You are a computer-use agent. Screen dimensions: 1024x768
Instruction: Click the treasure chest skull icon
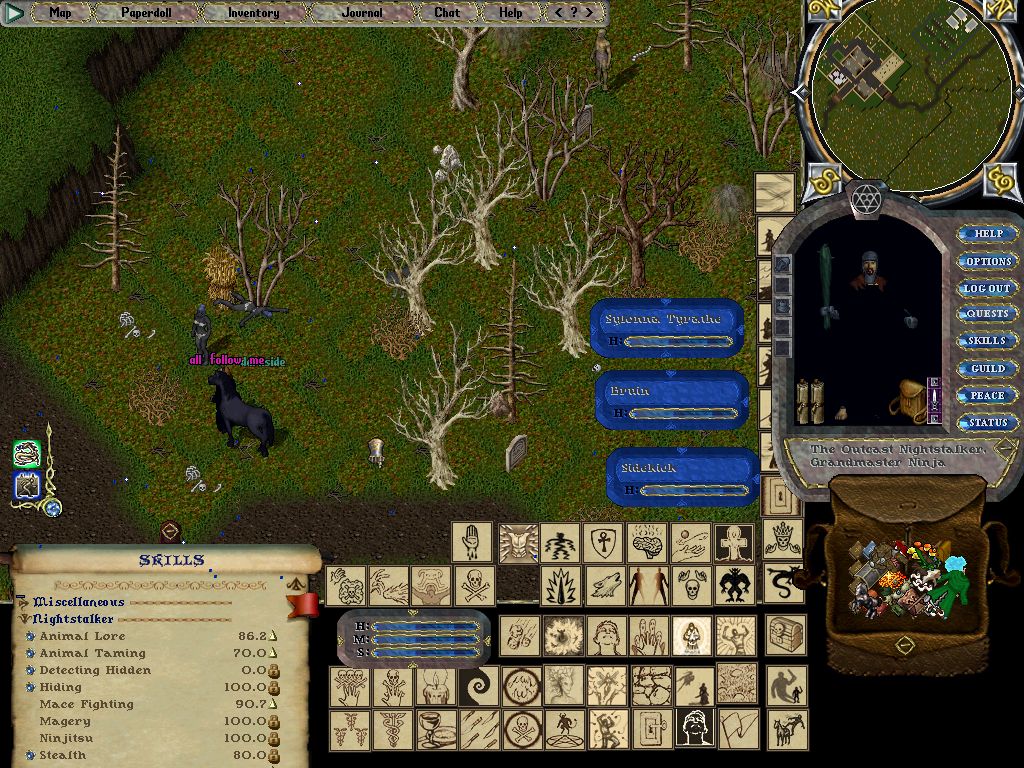(x=785, y=636)
